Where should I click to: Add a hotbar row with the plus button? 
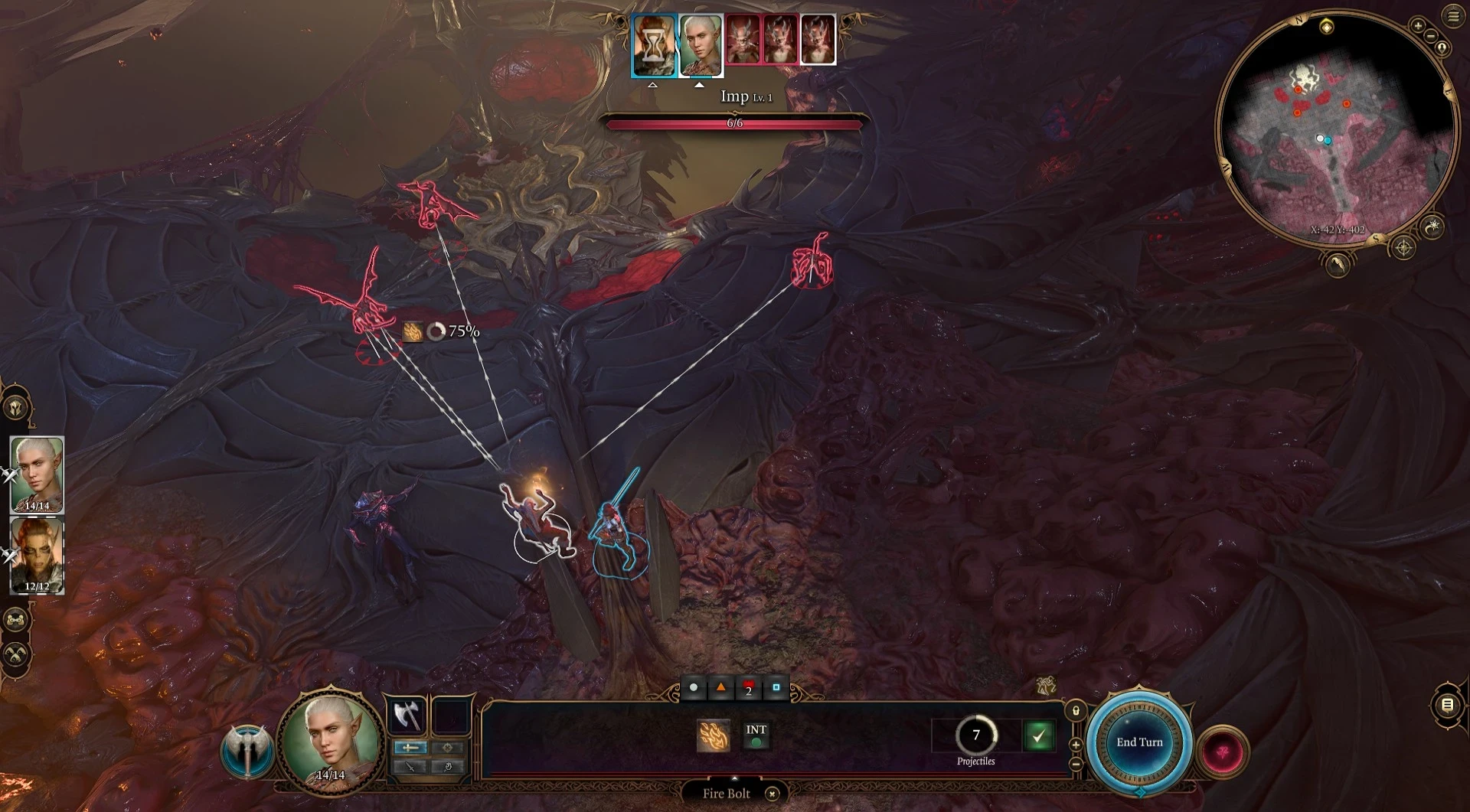[1076, 745]
